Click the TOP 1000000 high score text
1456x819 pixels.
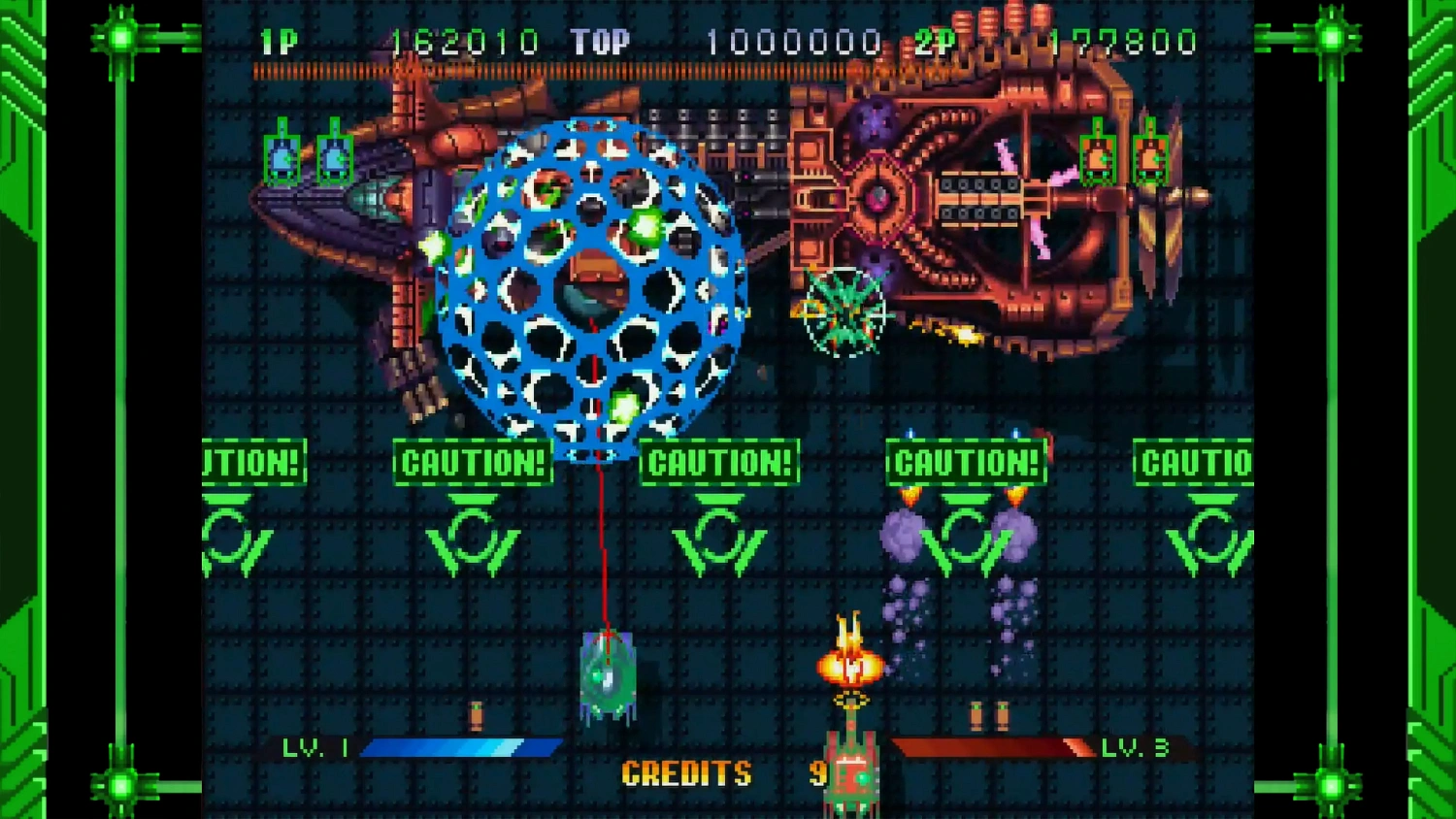[738, 41]
